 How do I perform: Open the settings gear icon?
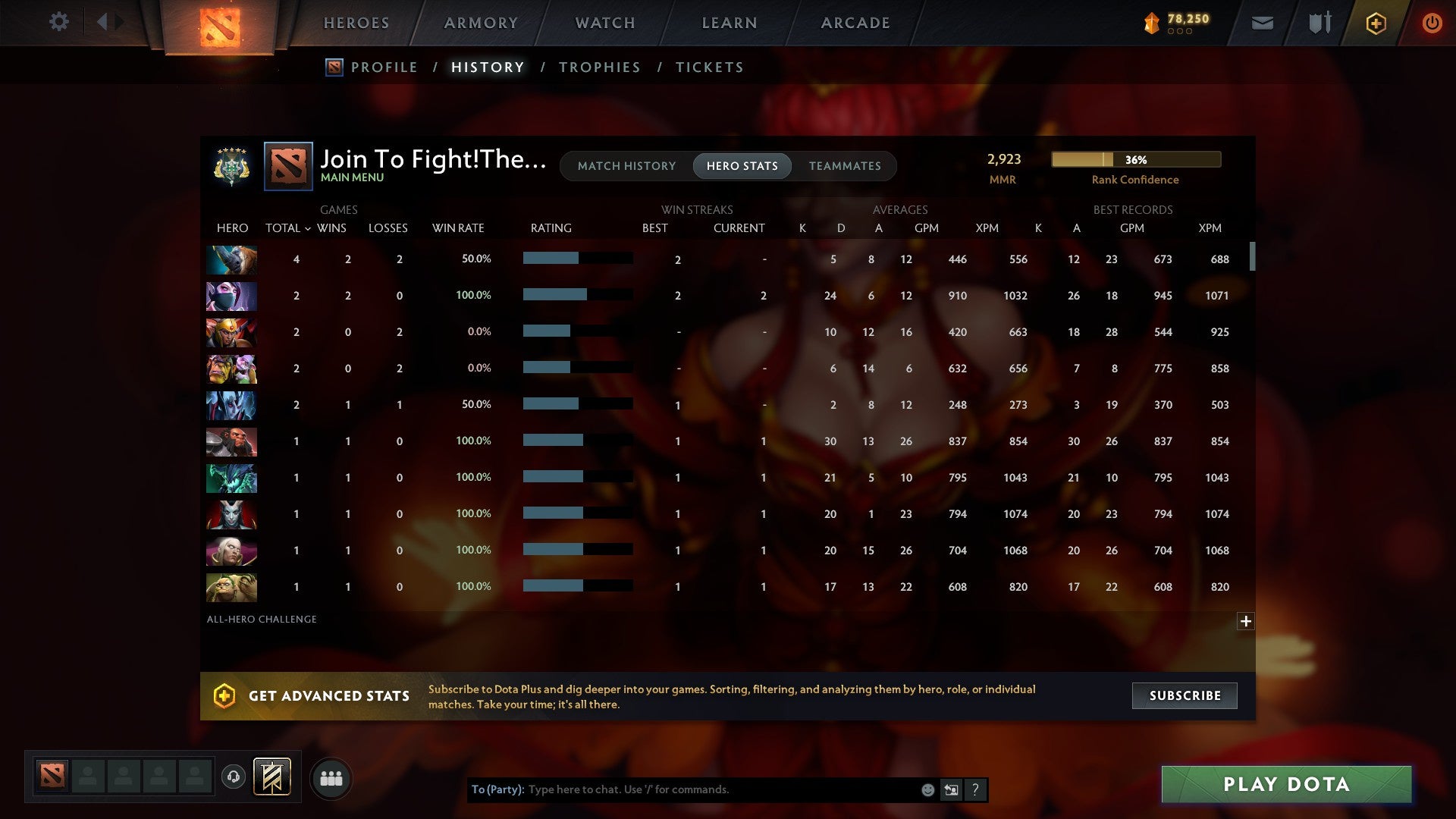click(x=59, y=22)
